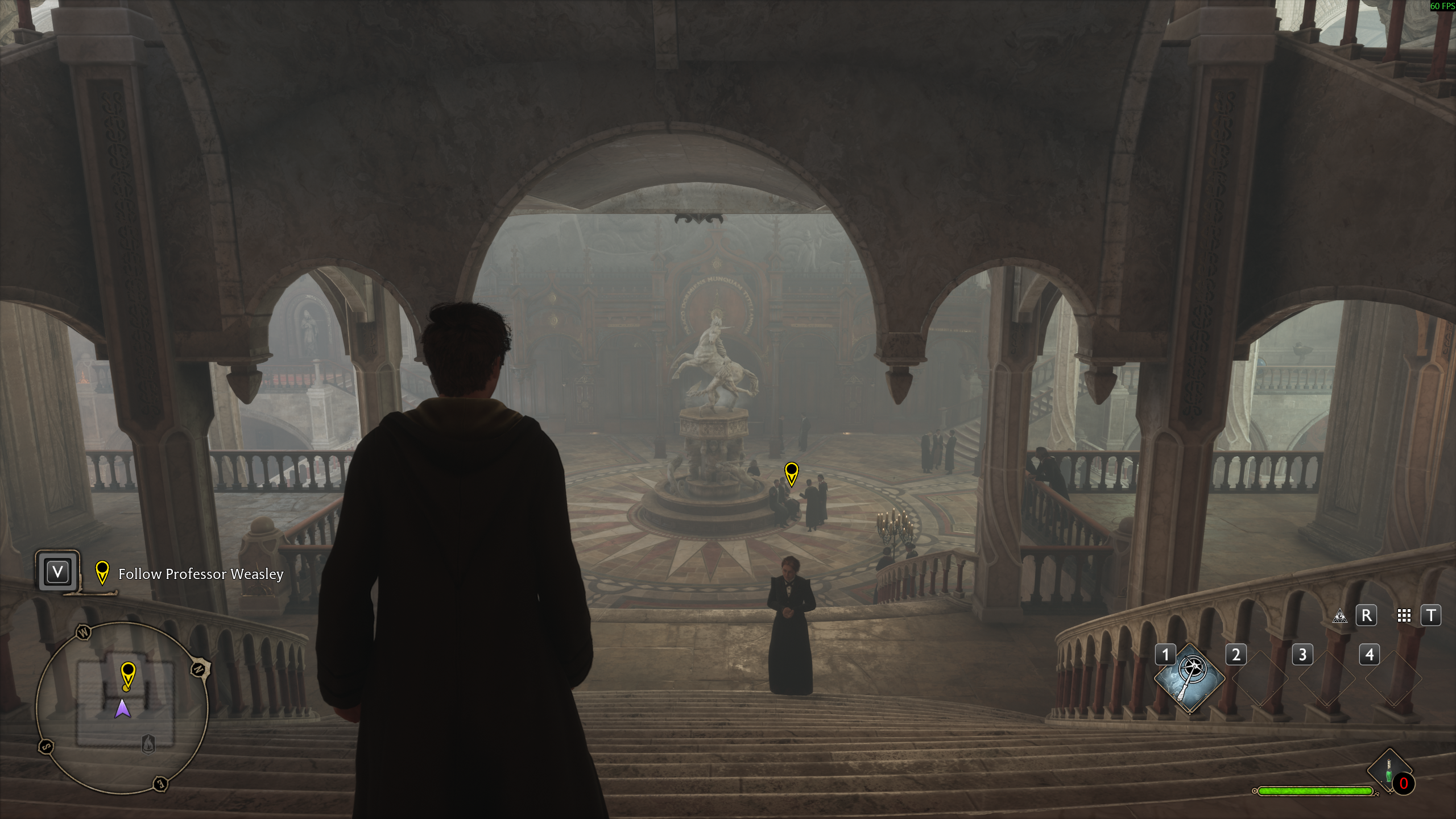1456x819 pixels.
Task: Click the N compass marker on the minimap
Action: 198,669
